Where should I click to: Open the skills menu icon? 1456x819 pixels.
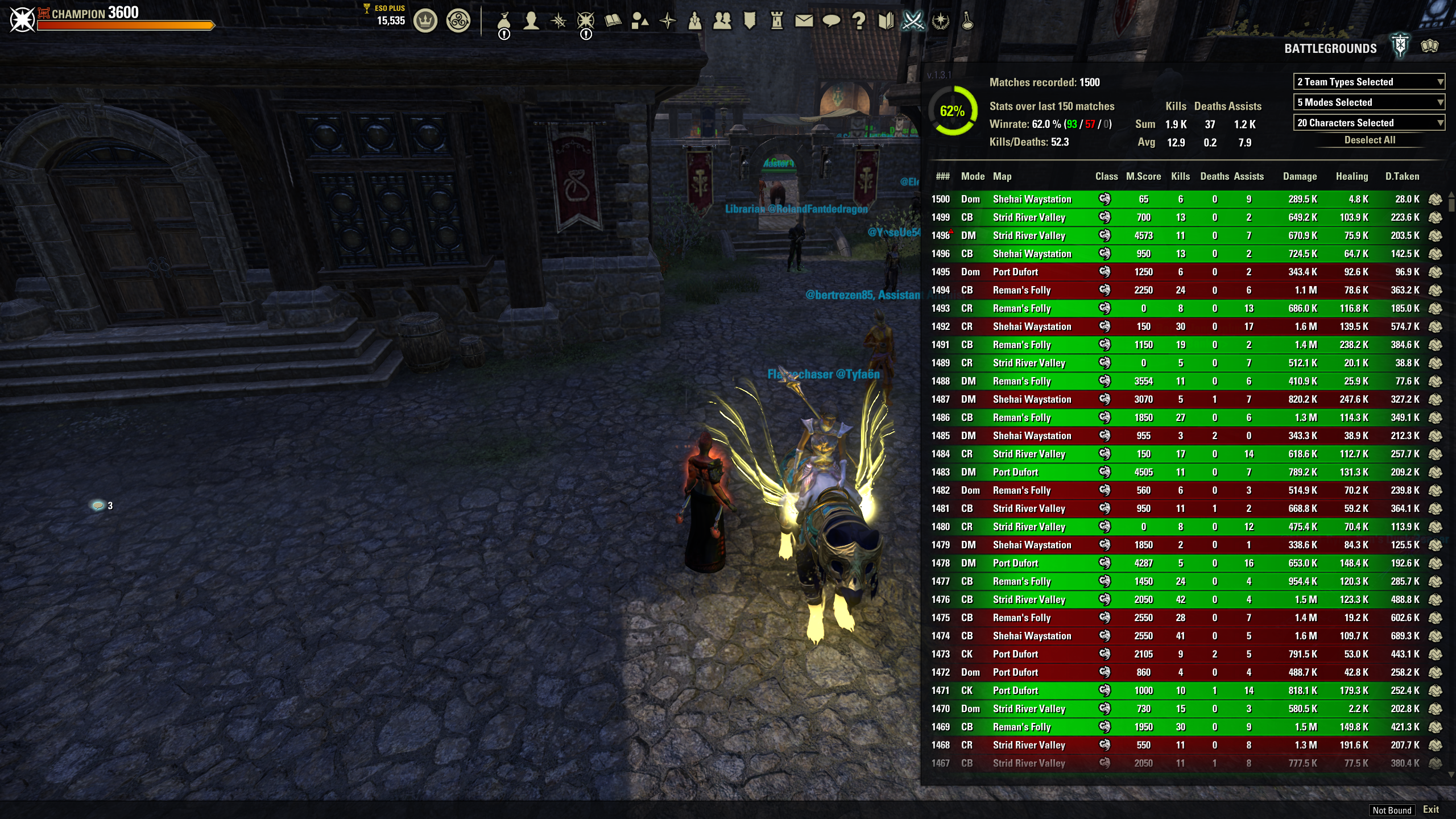click(x=558, y=21)
